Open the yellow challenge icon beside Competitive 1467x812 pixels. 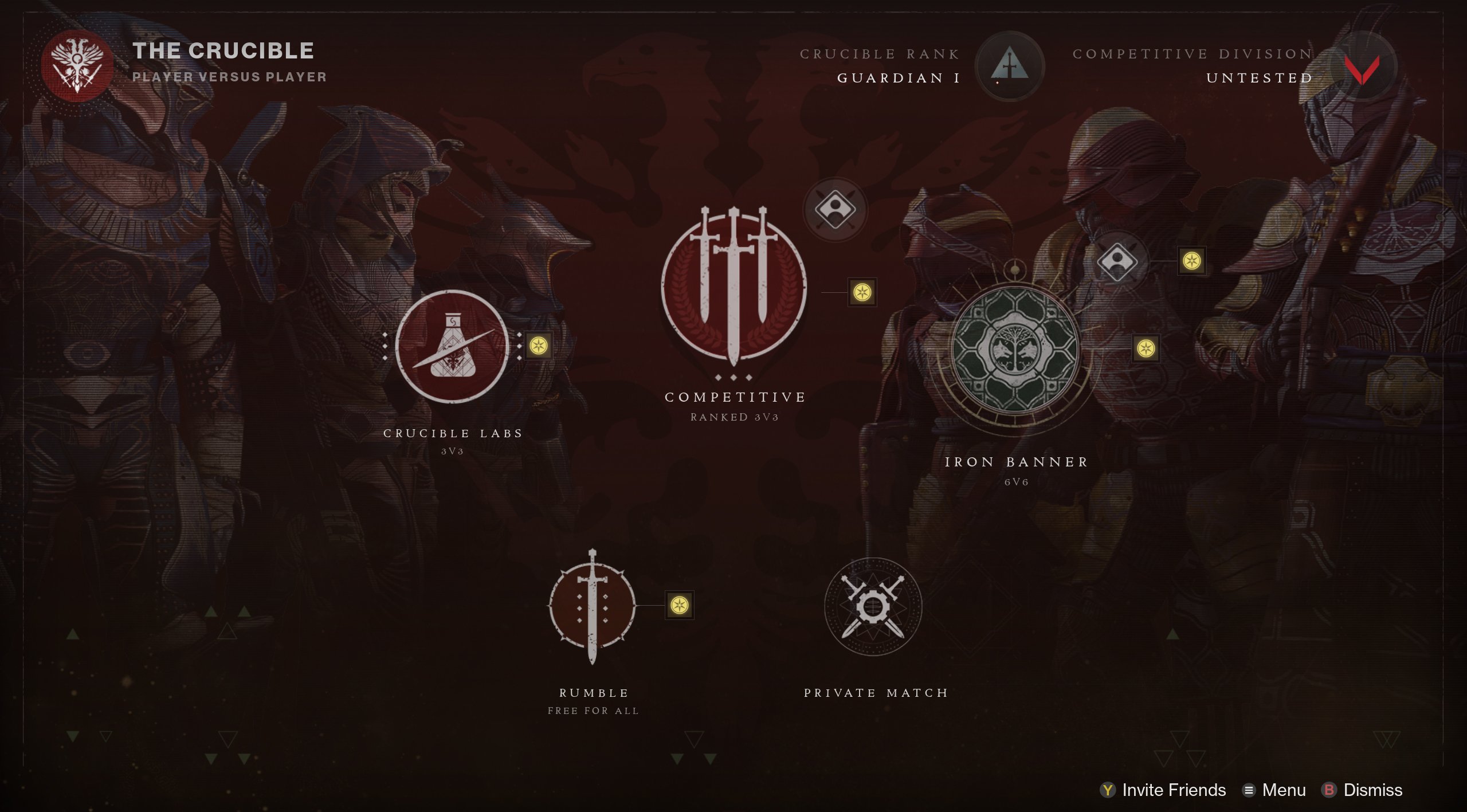862,292
